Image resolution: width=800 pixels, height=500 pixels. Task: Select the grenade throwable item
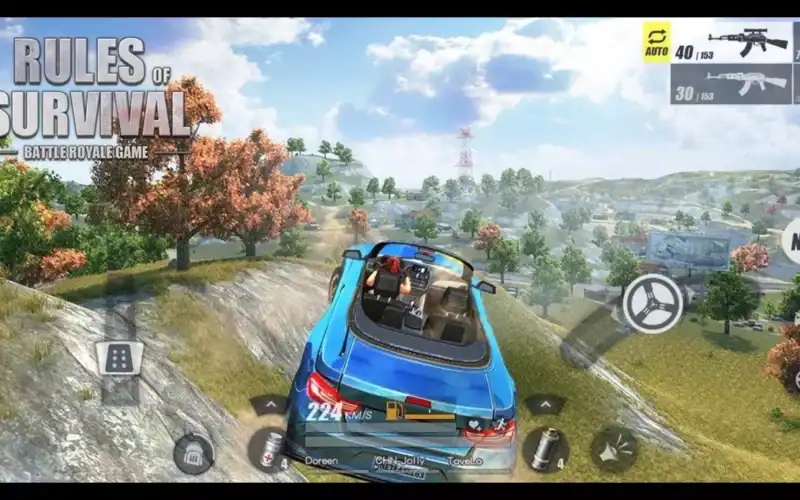pos(545,449)
